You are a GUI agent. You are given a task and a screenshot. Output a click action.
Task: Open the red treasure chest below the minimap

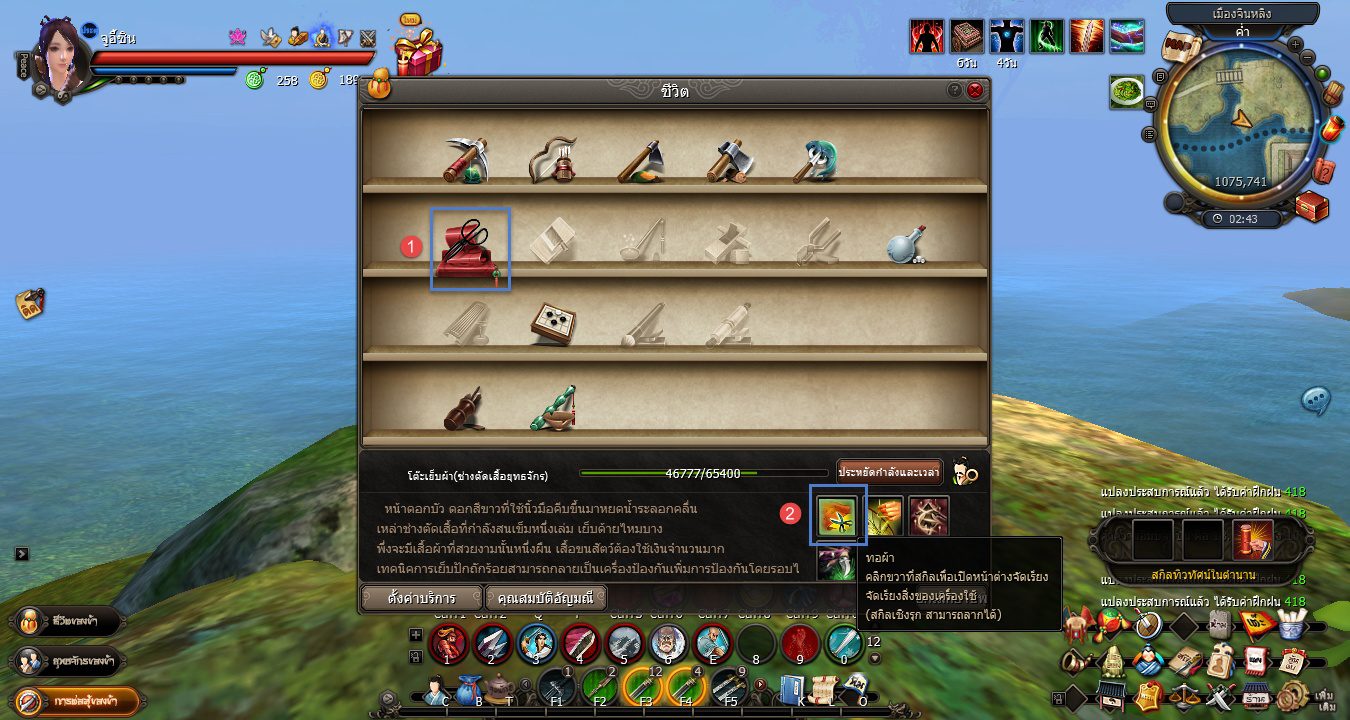1311,206
